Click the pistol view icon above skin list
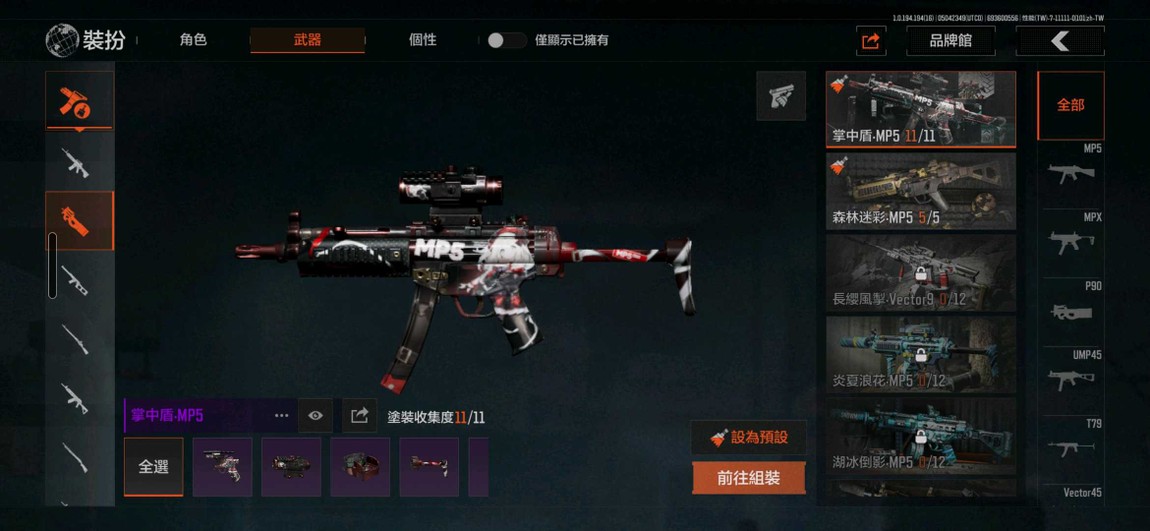Viewport: 1150px width, 531px height. tap(780, 96)
